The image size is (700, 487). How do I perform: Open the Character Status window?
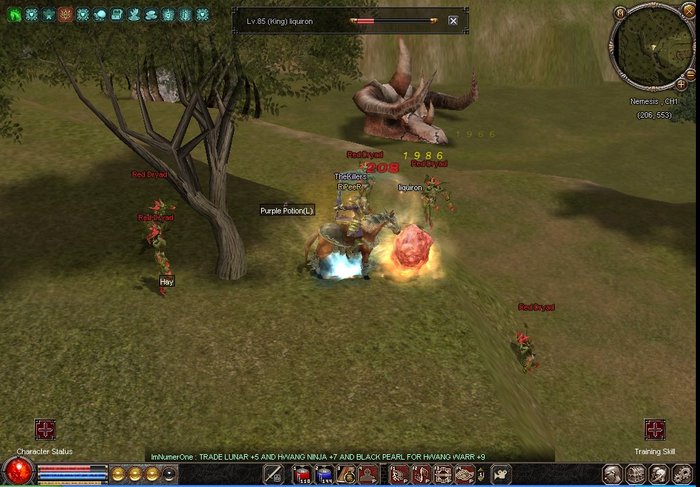[x=45, y=429]
